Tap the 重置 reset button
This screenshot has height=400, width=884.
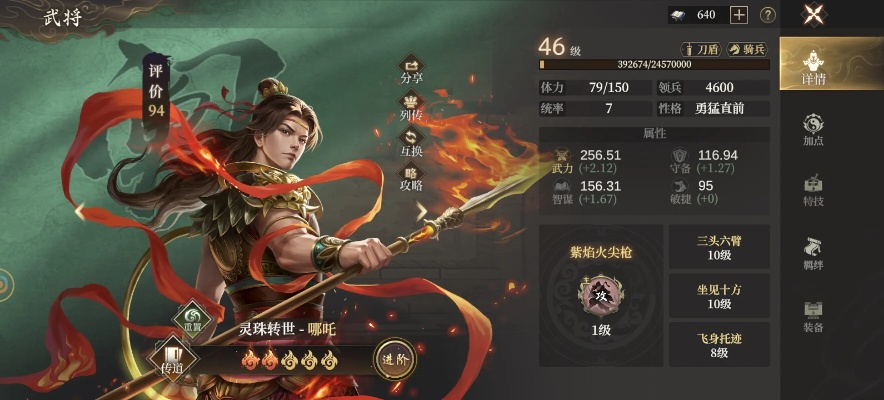(192, 320)
